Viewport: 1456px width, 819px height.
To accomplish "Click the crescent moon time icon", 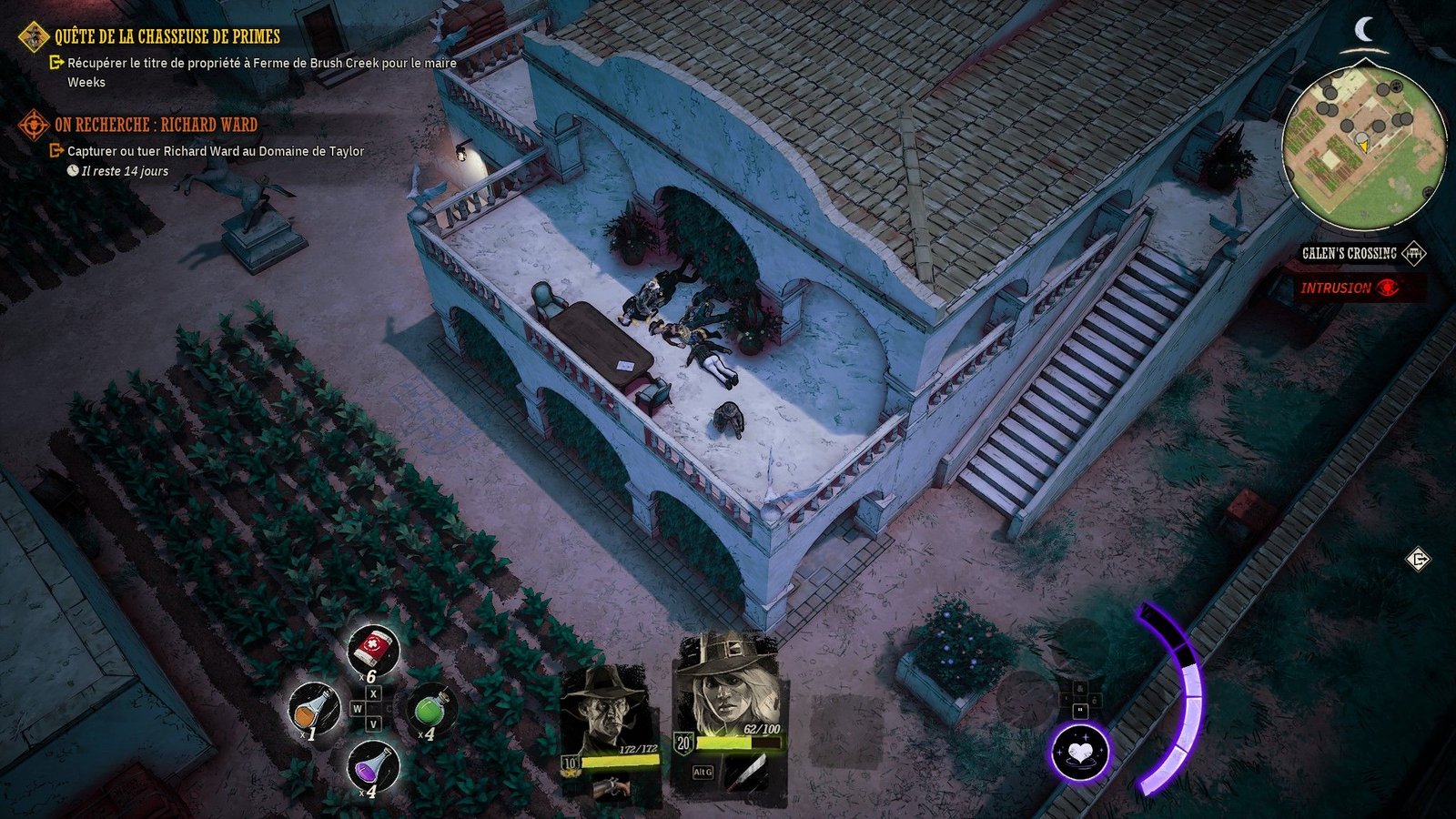I will coord(1364,30).
